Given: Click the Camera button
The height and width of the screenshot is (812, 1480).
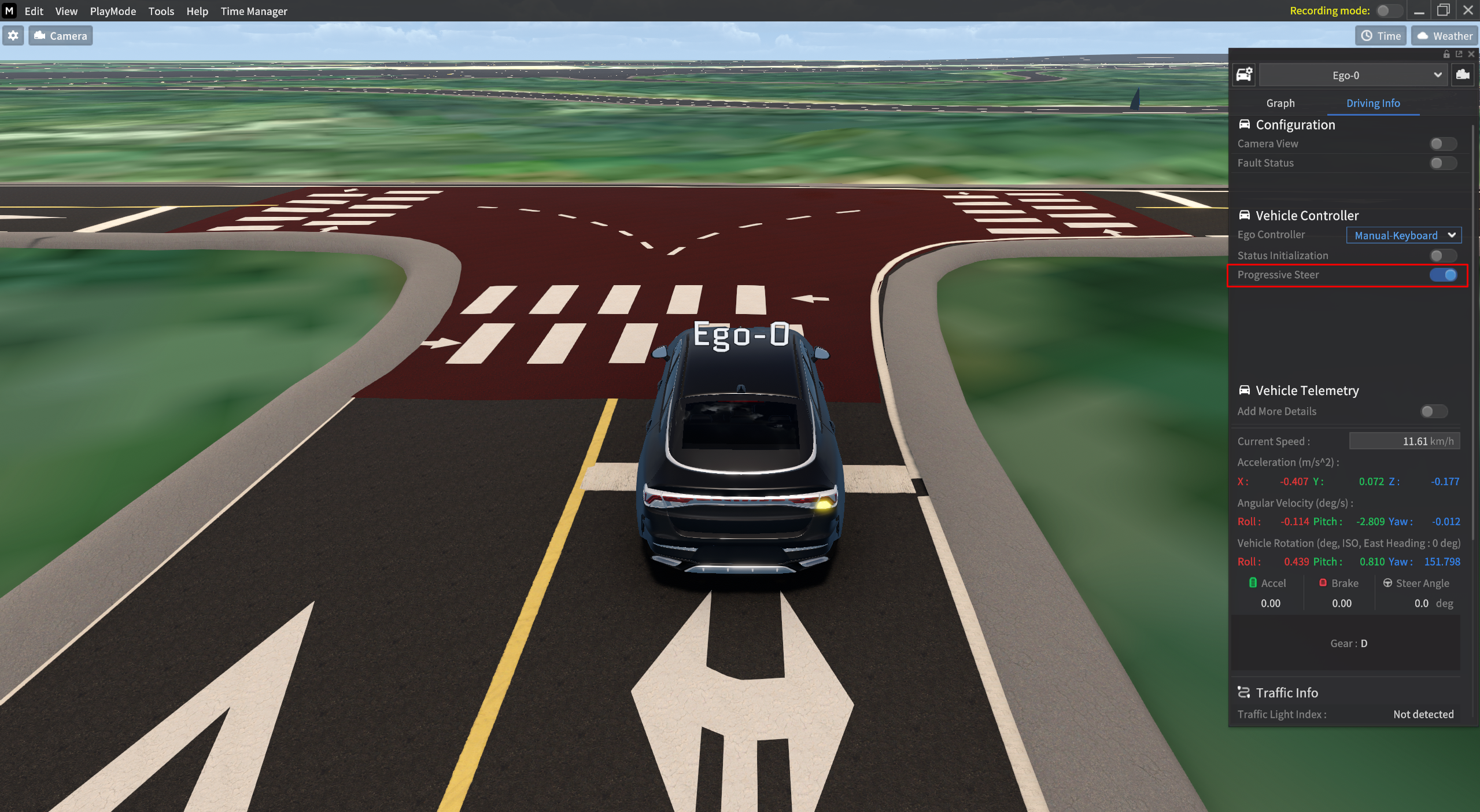Looking at the screenshot, I should coord(60,35).
